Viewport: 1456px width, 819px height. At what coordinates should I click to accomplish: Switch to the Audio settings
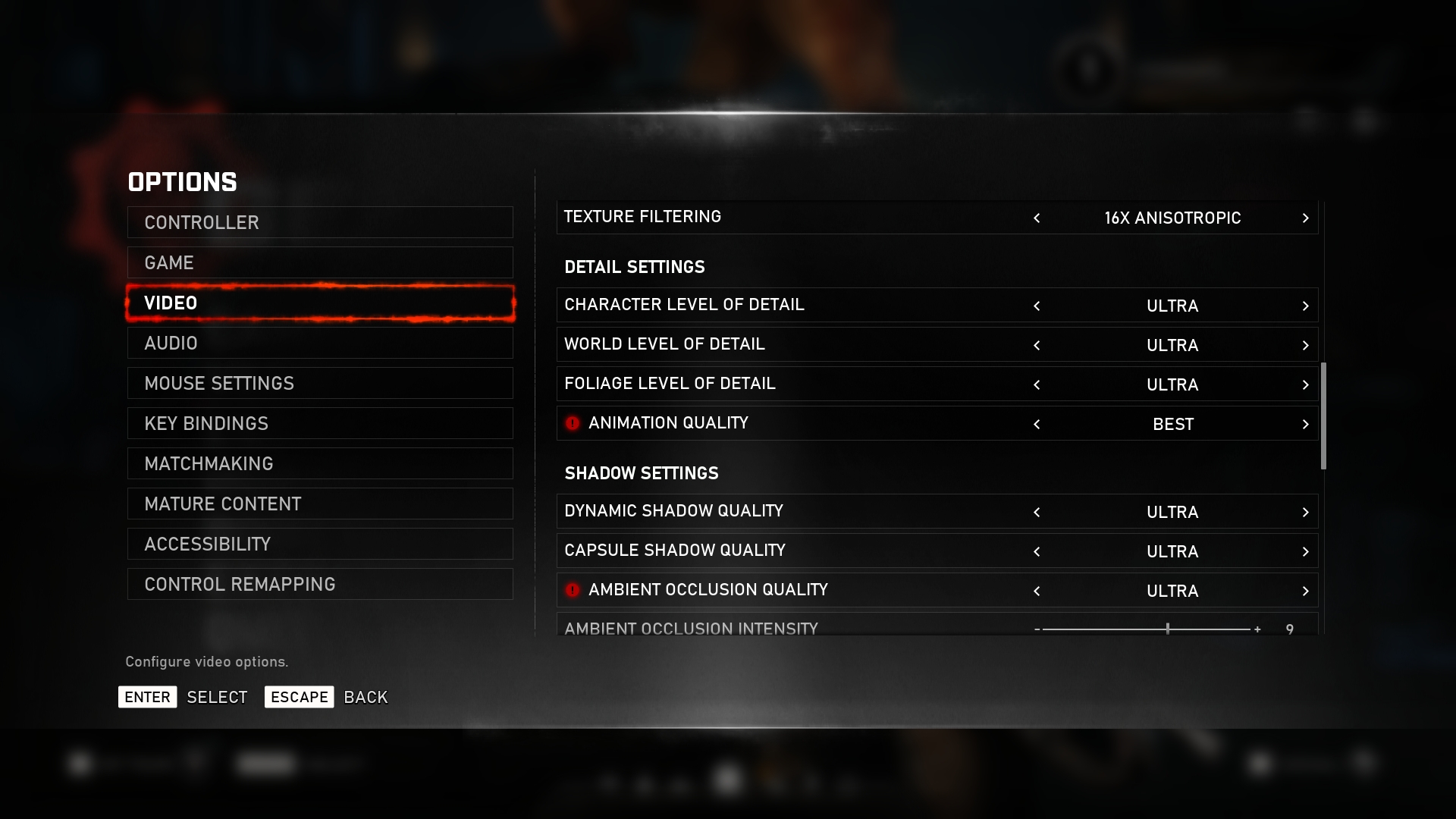coord(319,343)
